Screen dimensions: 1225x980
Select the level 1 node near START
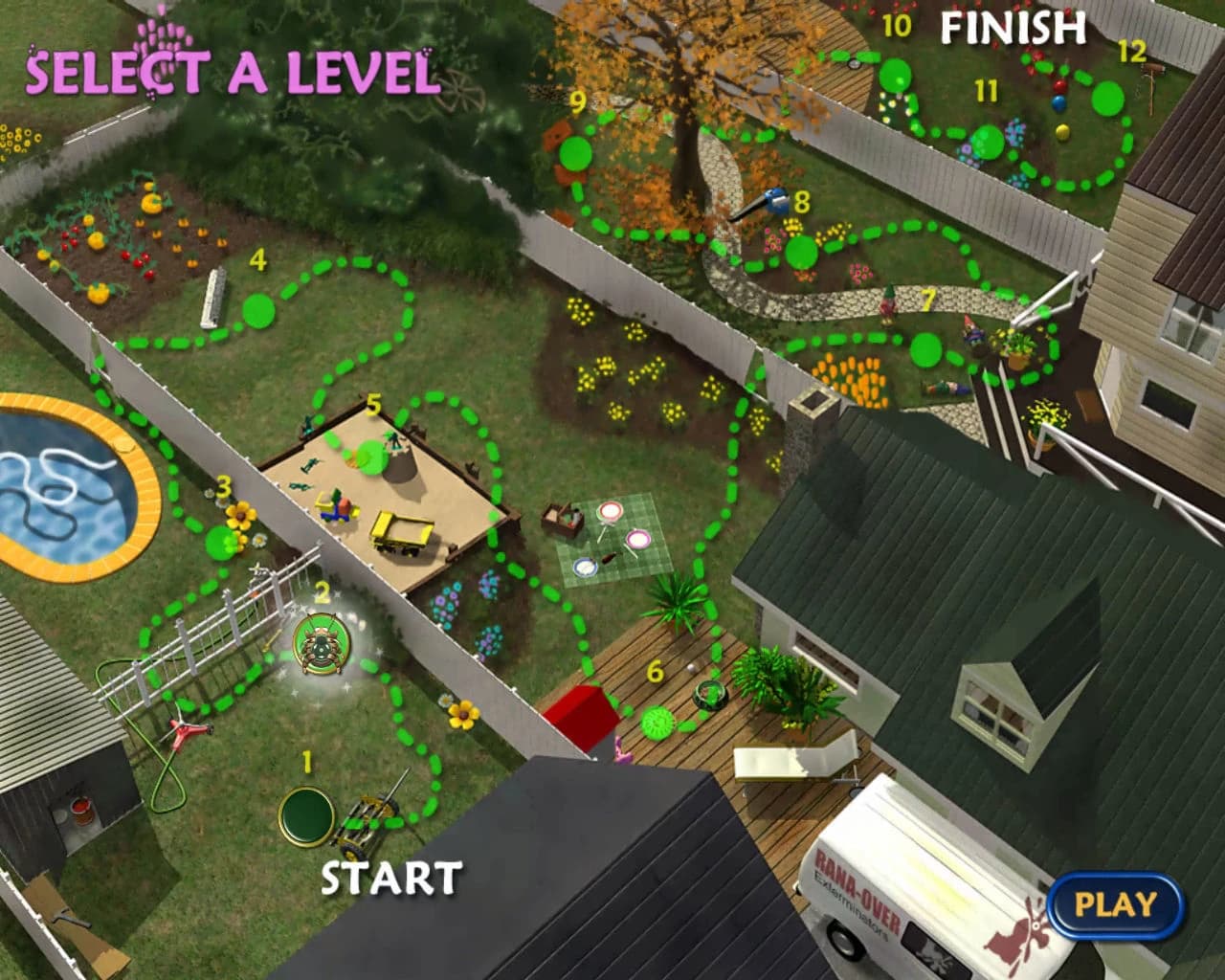pos(306,813)
